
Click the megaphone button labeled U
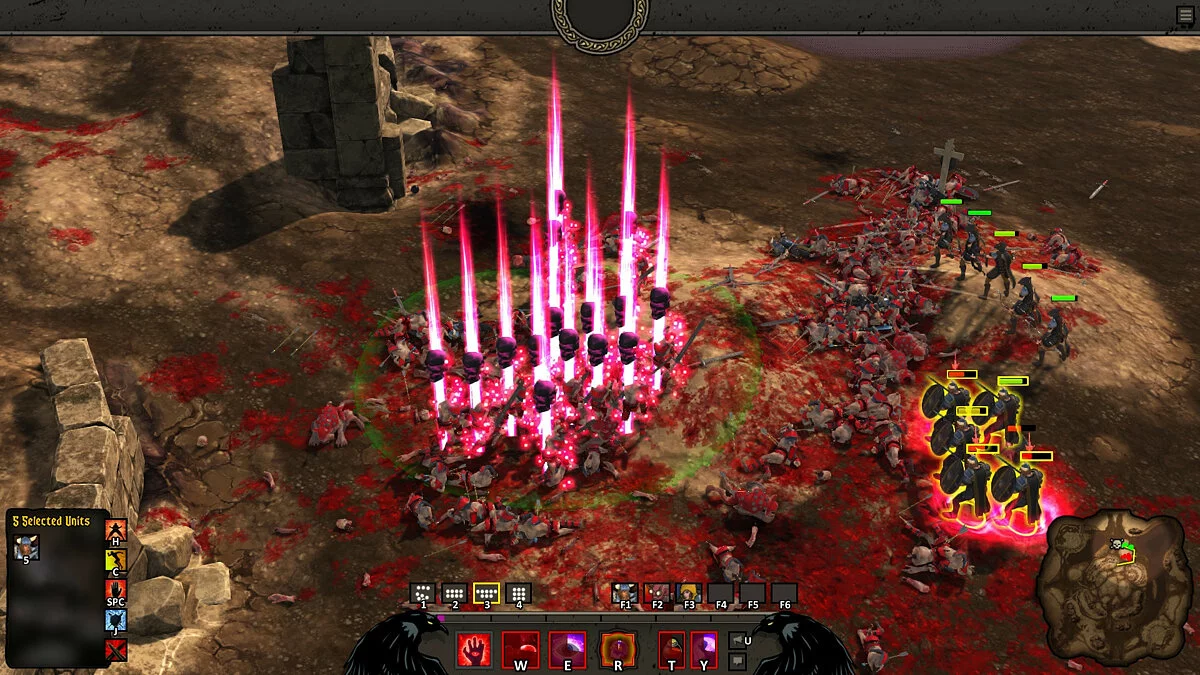tap(737, 640)
